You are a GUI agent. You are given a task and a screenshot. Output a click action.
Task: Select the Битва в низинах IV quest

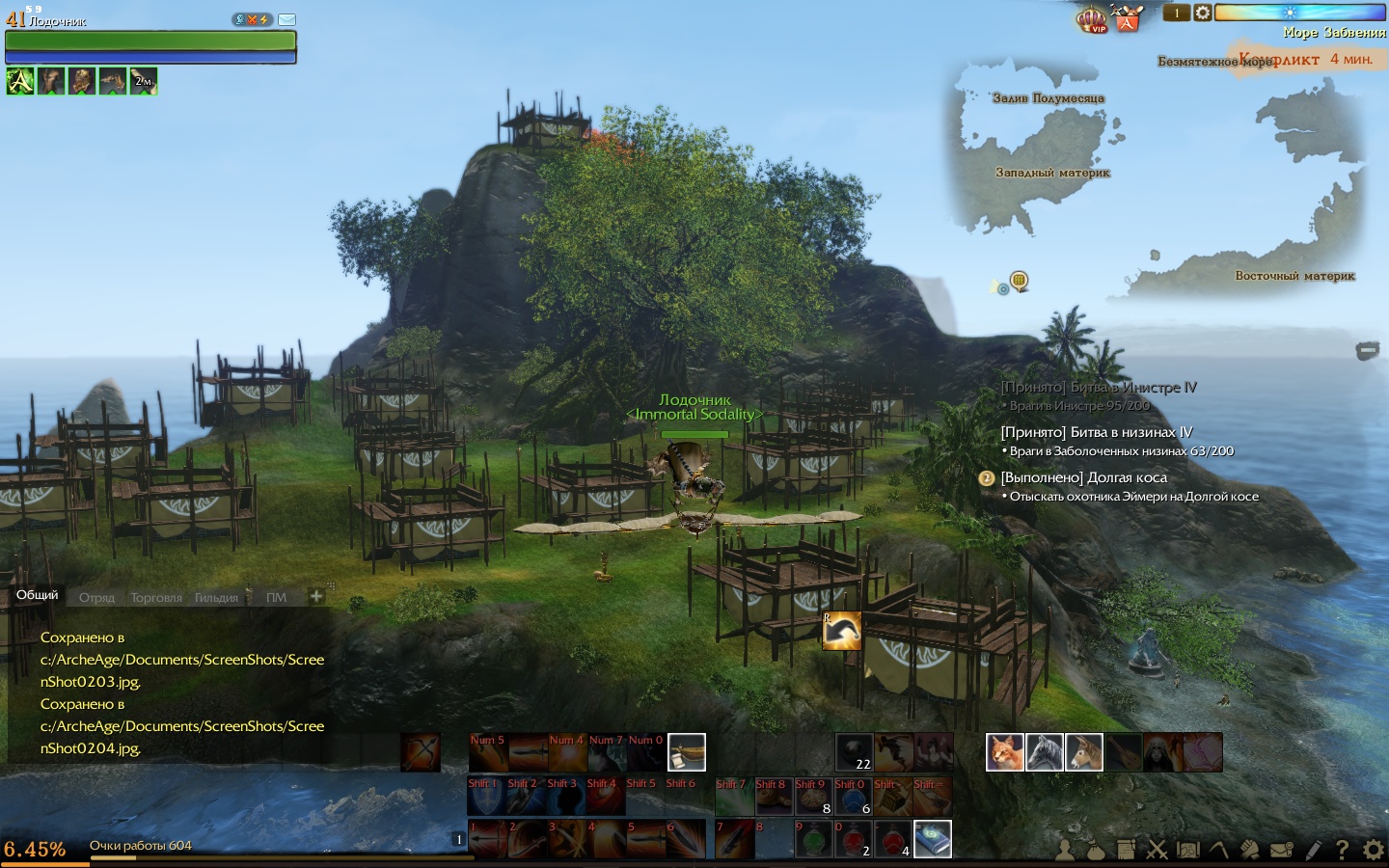pyautogui.click(x=1096, y=432)
